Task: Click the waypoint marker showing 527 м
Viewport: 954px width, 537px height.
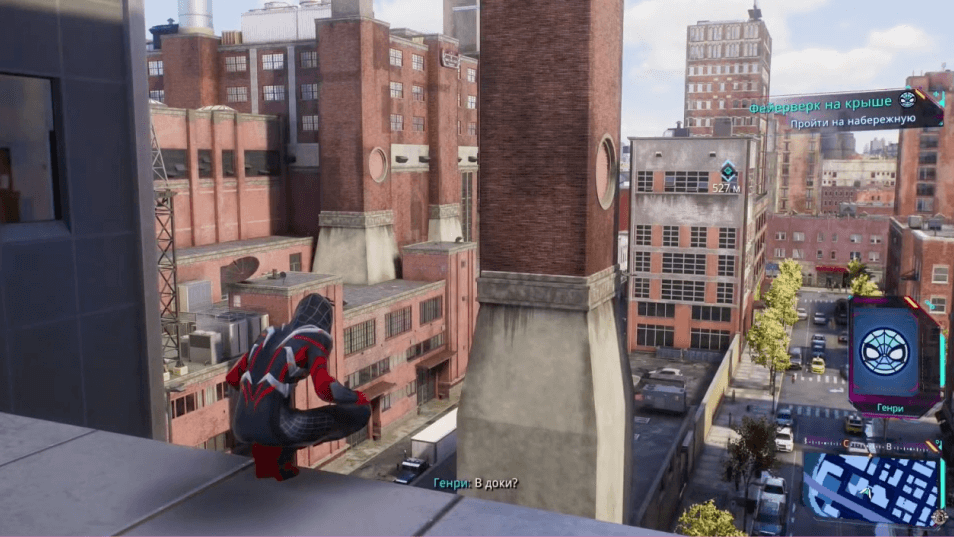Action: coord(729,170)
